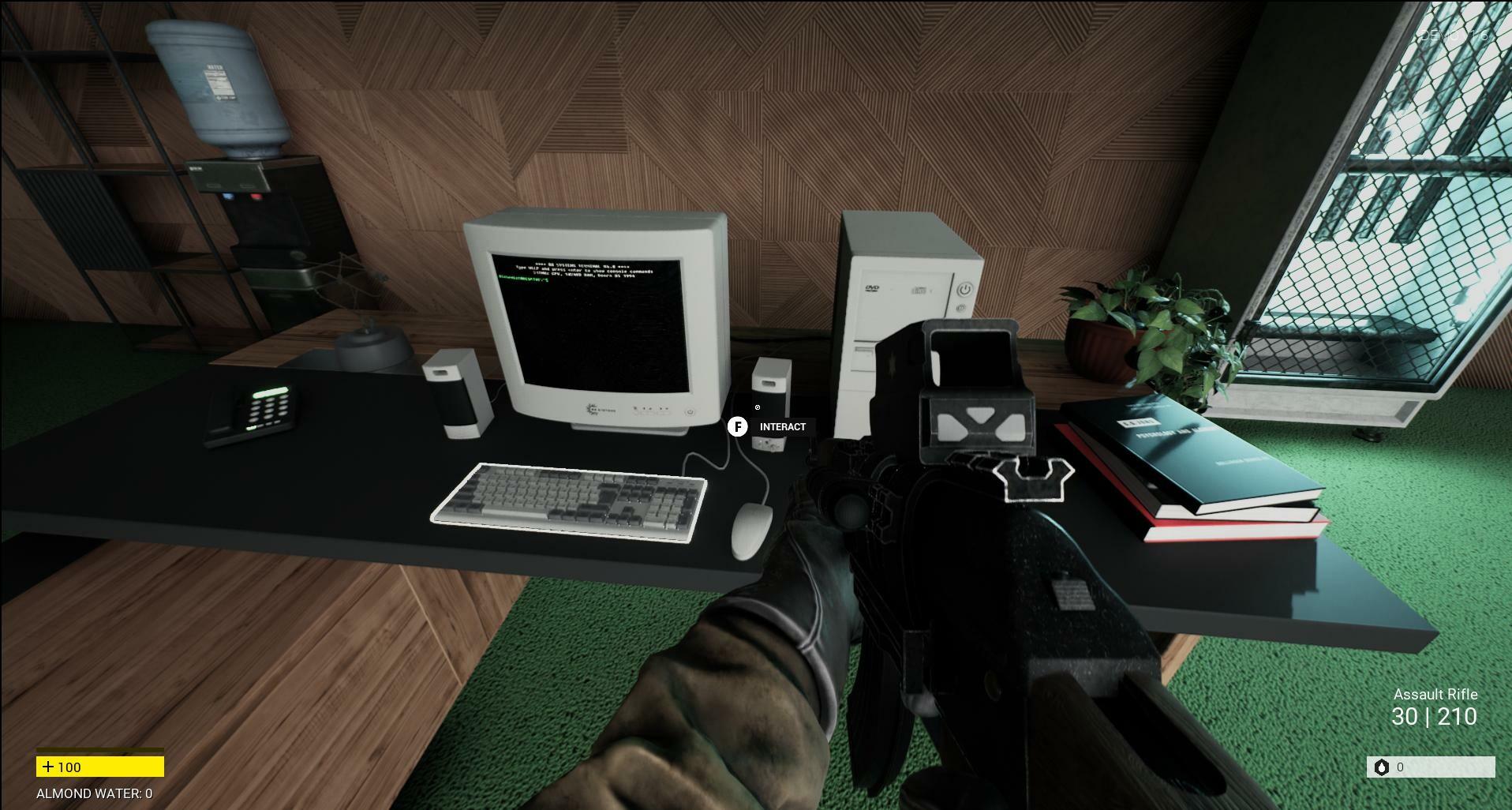Click the floppy drive slot on the tower
Viewport: 1512px width, 810px height.
pos(863,351)
